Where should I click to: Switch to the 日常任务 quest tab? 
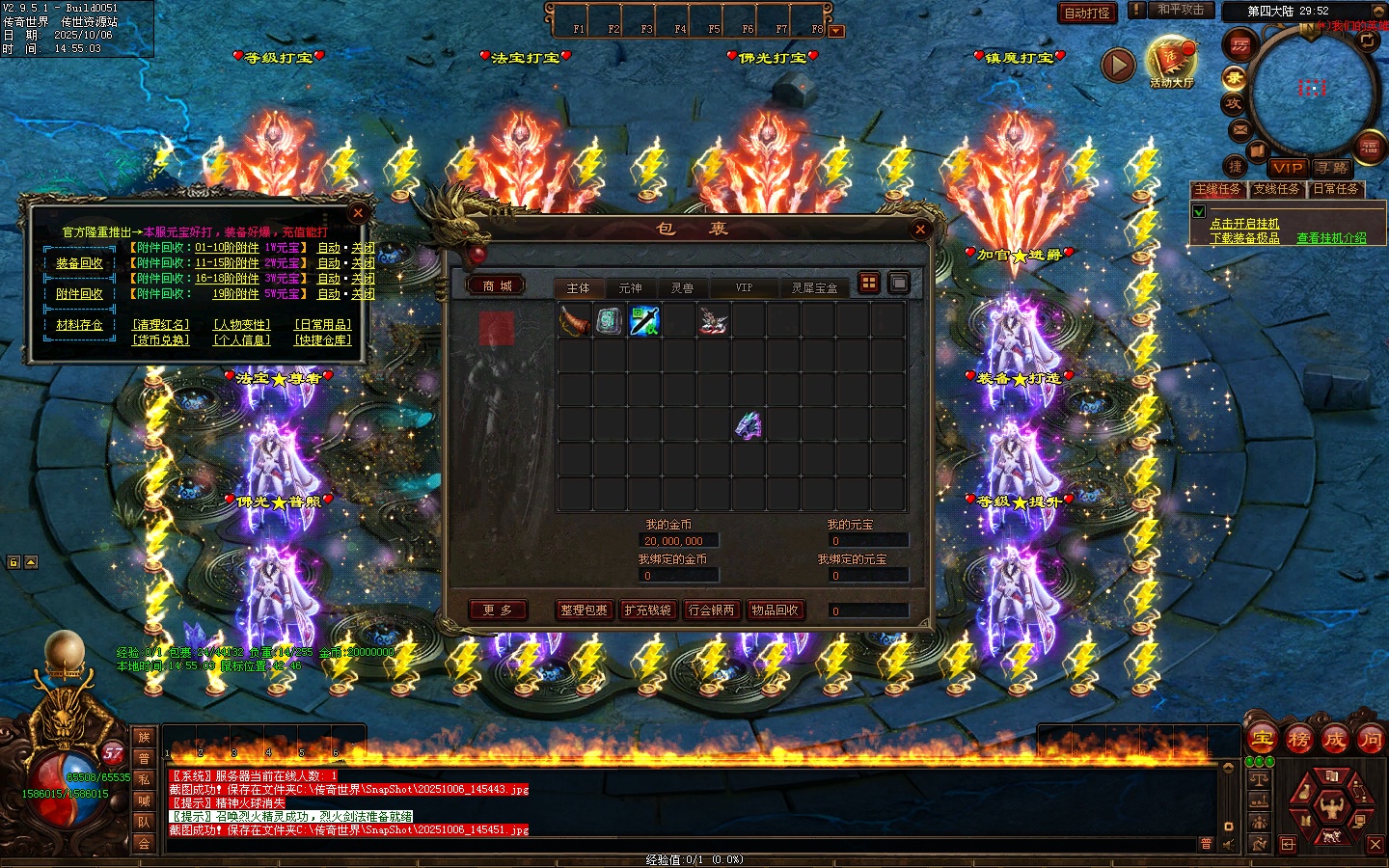(1336, 190)
